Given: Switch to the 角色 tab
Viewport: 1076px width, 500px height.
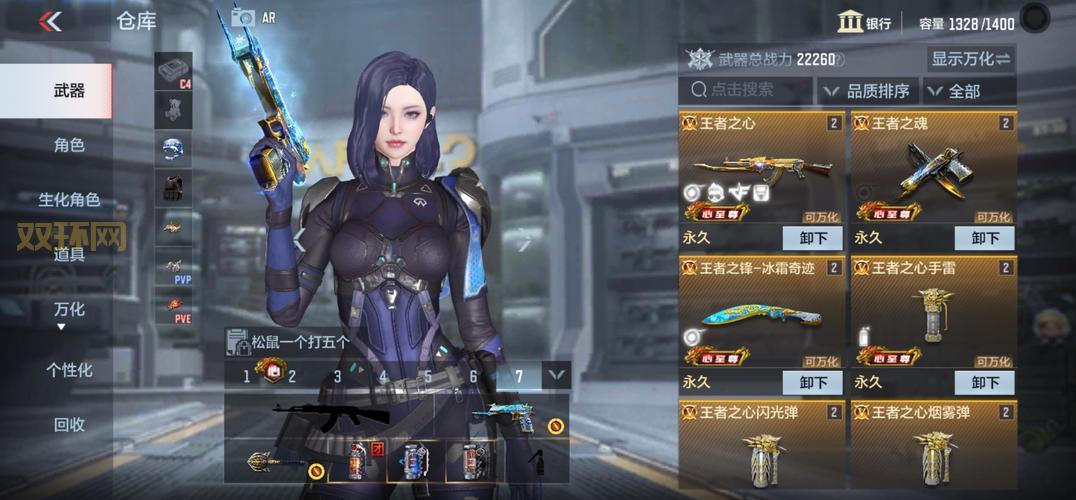Looking at the screenshot, I should pyautogui.click(x=69, y=146).
